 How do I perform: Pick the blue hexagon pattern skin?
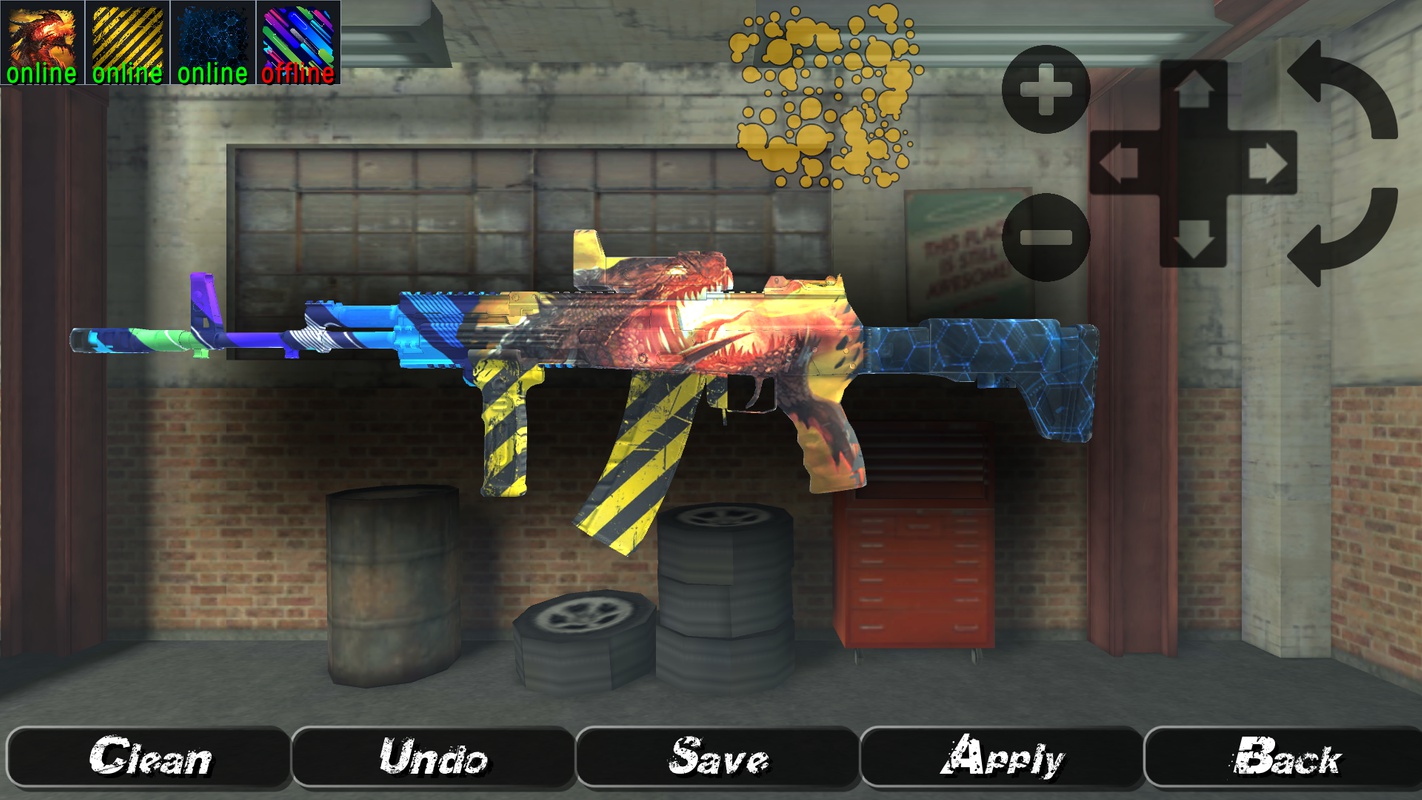tap(212, 42)
